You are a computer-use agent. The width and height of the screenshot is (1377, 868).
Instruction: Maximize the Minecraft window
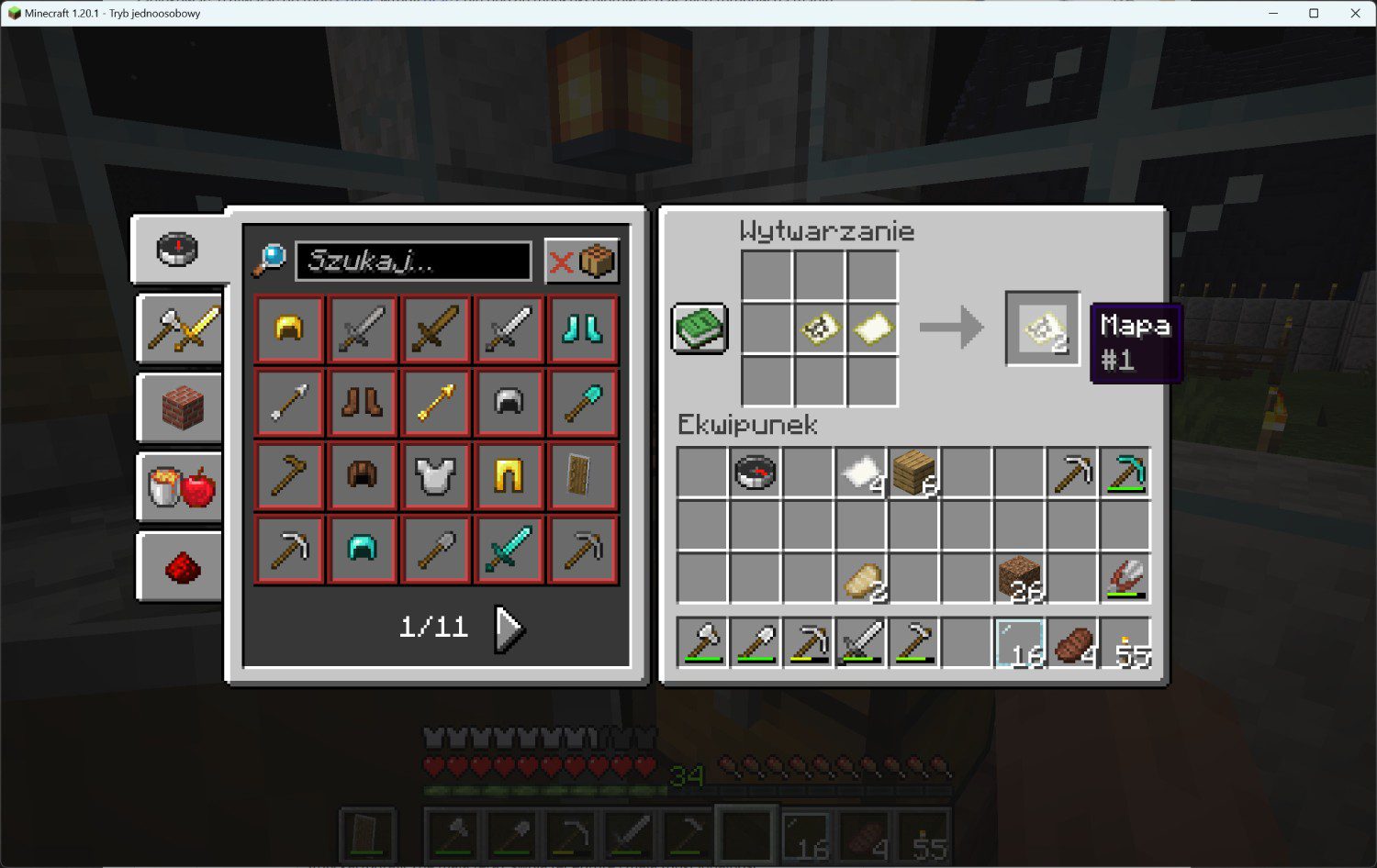tap(1314, 13)
